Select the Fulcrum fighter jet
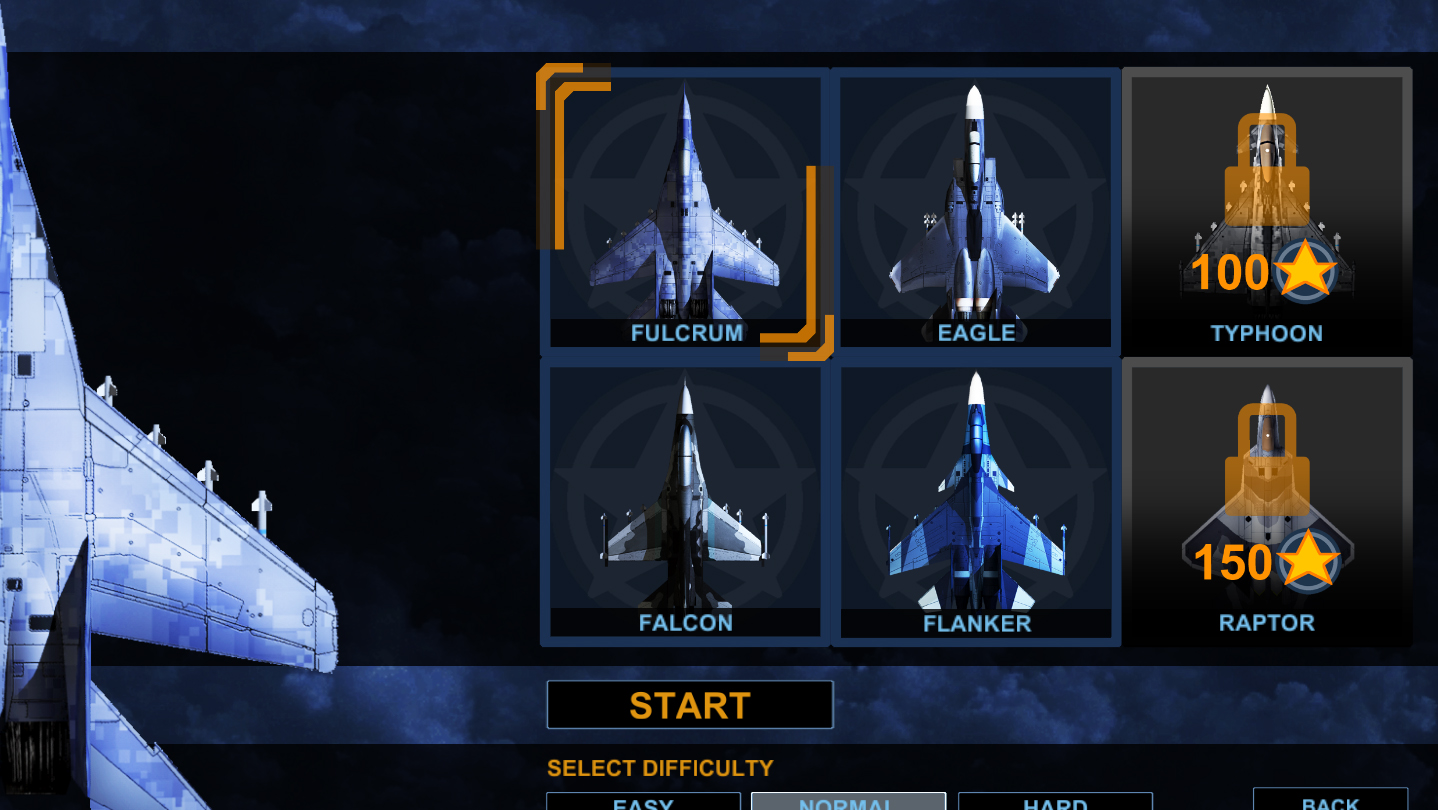 point(685,212)
